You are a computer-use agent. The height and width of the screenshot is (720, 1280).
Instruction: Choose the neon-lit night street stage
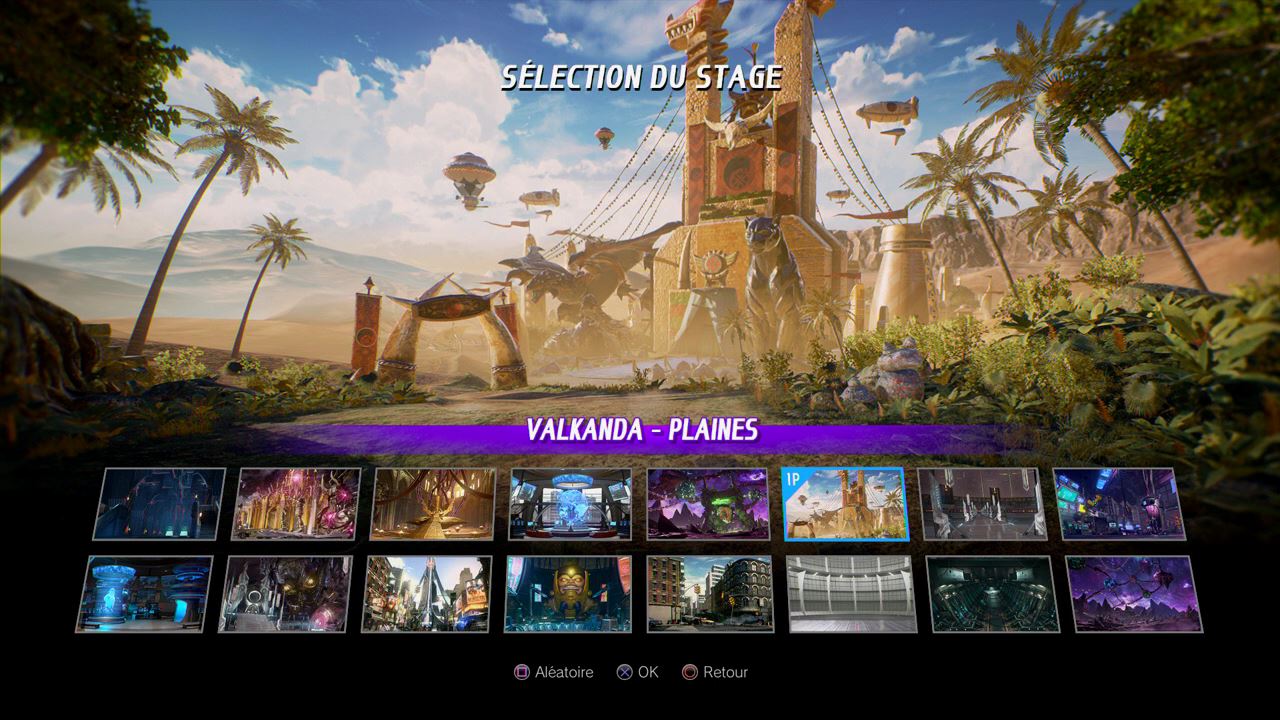pos(1119,504)
